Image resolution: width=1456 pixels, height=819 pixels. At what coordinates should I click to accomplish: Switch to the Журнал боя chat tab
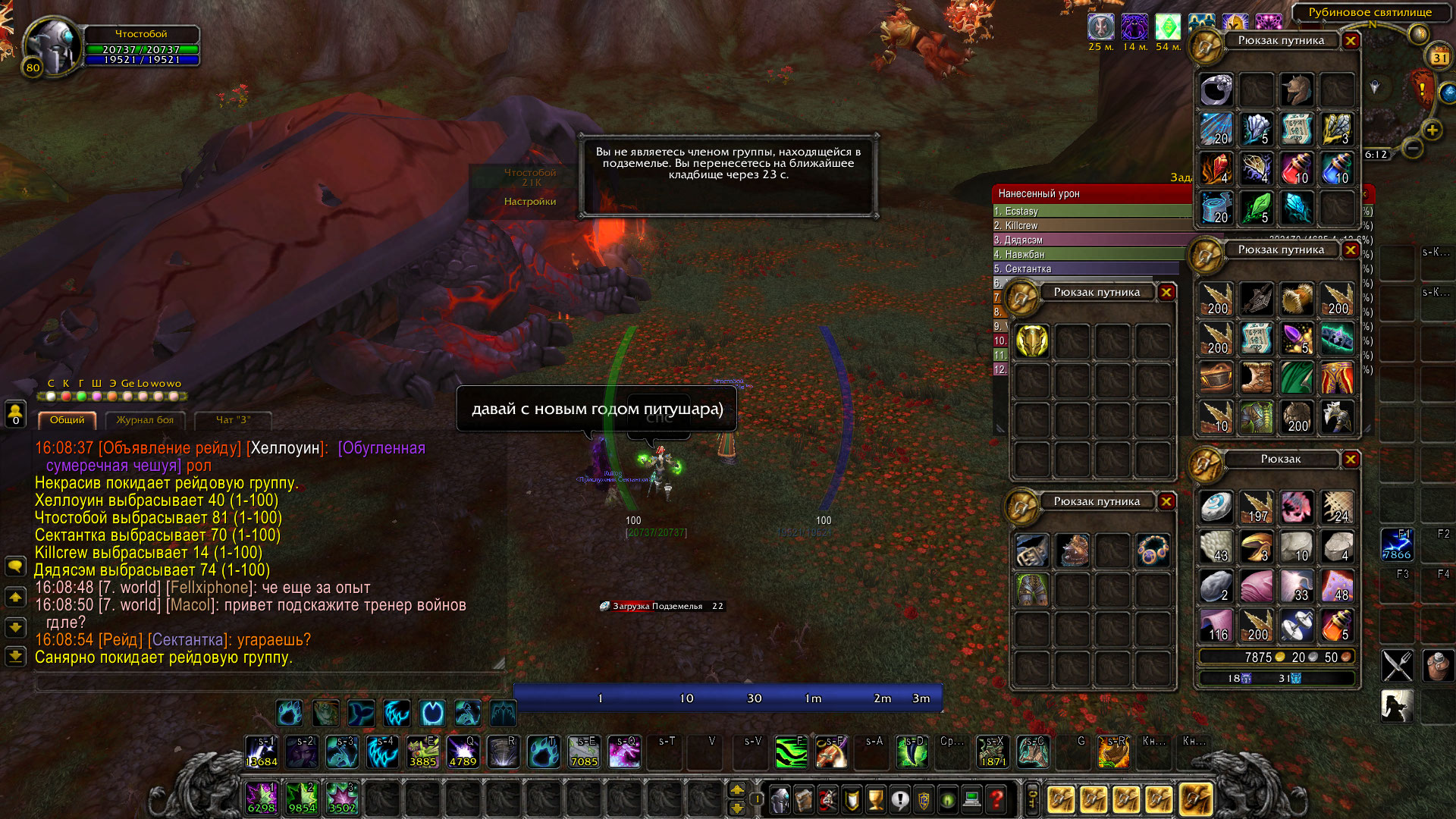coord(145,420)
